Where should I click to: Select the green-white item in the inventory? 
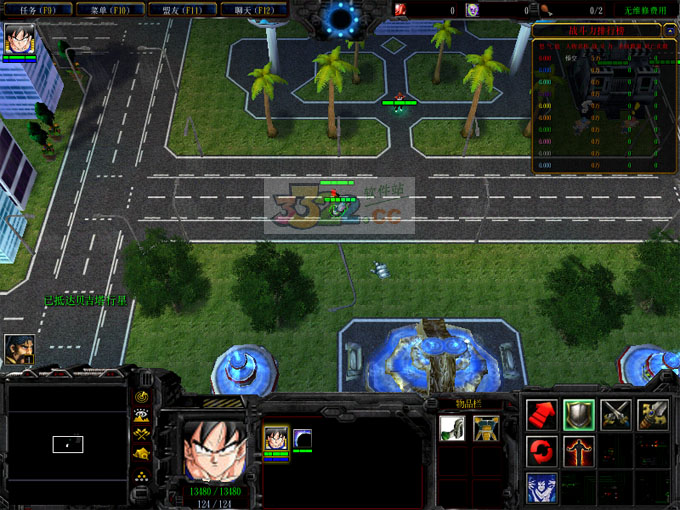pos(452,428)
